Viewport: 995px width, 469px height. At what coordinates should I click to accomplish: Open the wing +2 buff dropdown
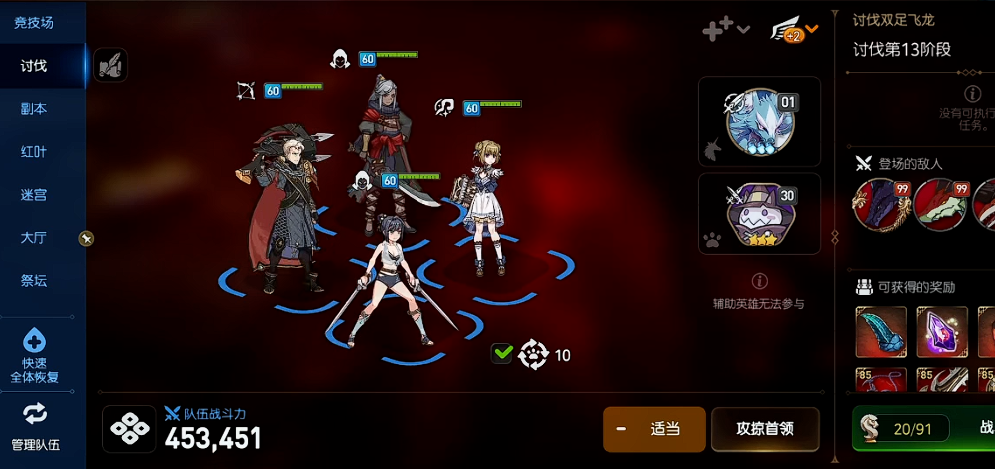pos(794,30)
